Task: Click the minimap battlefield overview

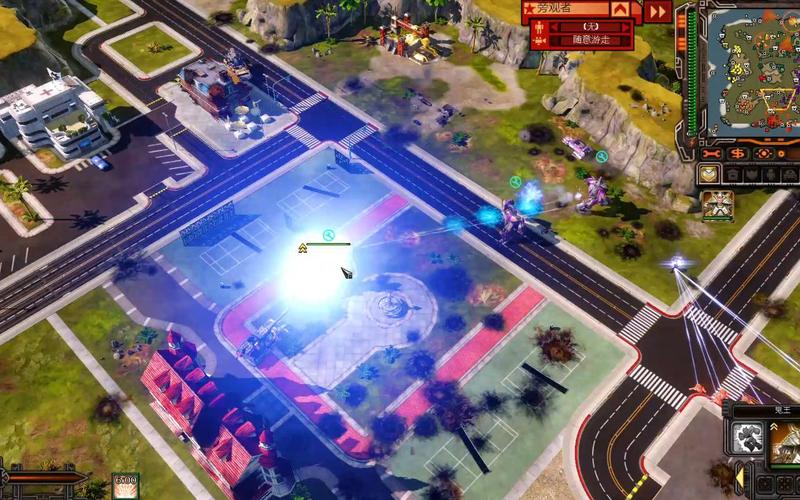Action: (748, 72)
